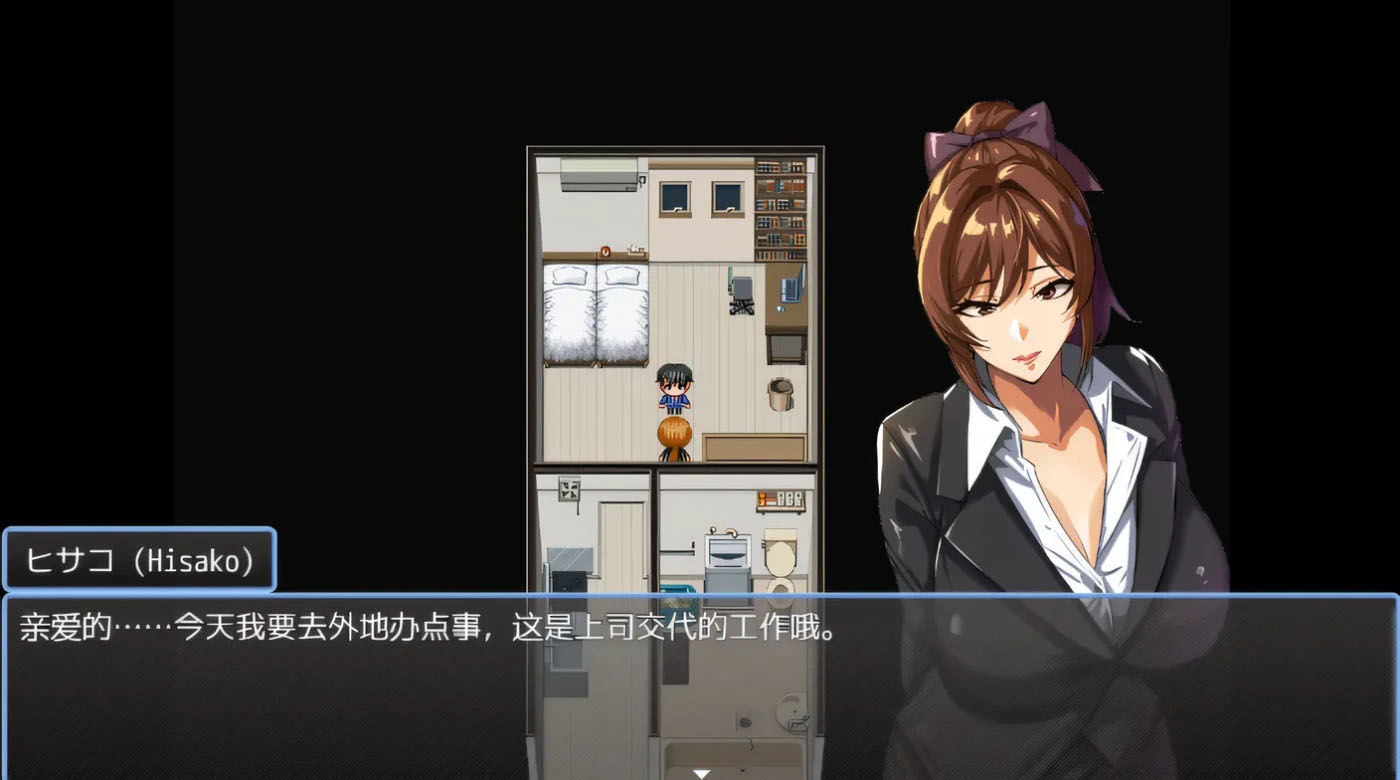This screenshot has height=780, width=1400.
Task: Click the message advance arrow below the dialogue
Action: click(701, 772)
